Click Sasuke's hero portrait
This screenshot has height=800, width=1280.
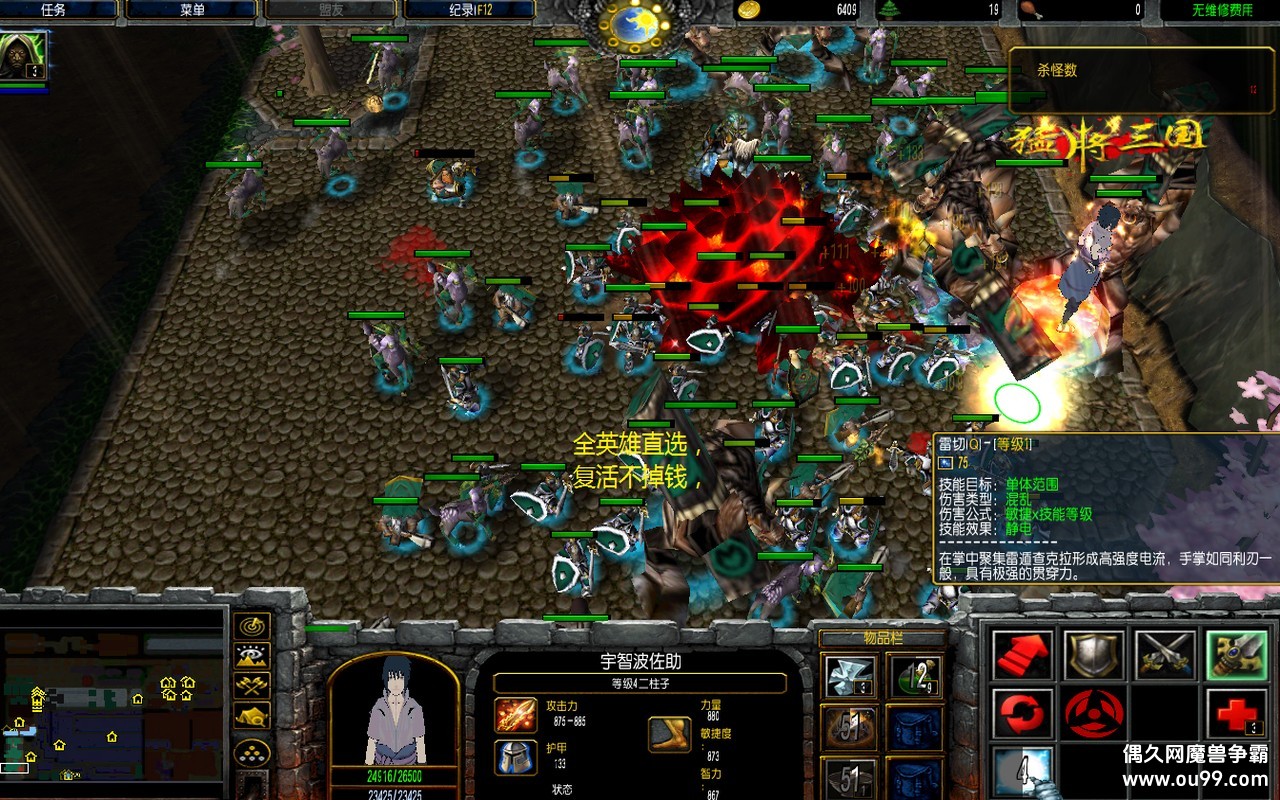[x=393, y=711]
